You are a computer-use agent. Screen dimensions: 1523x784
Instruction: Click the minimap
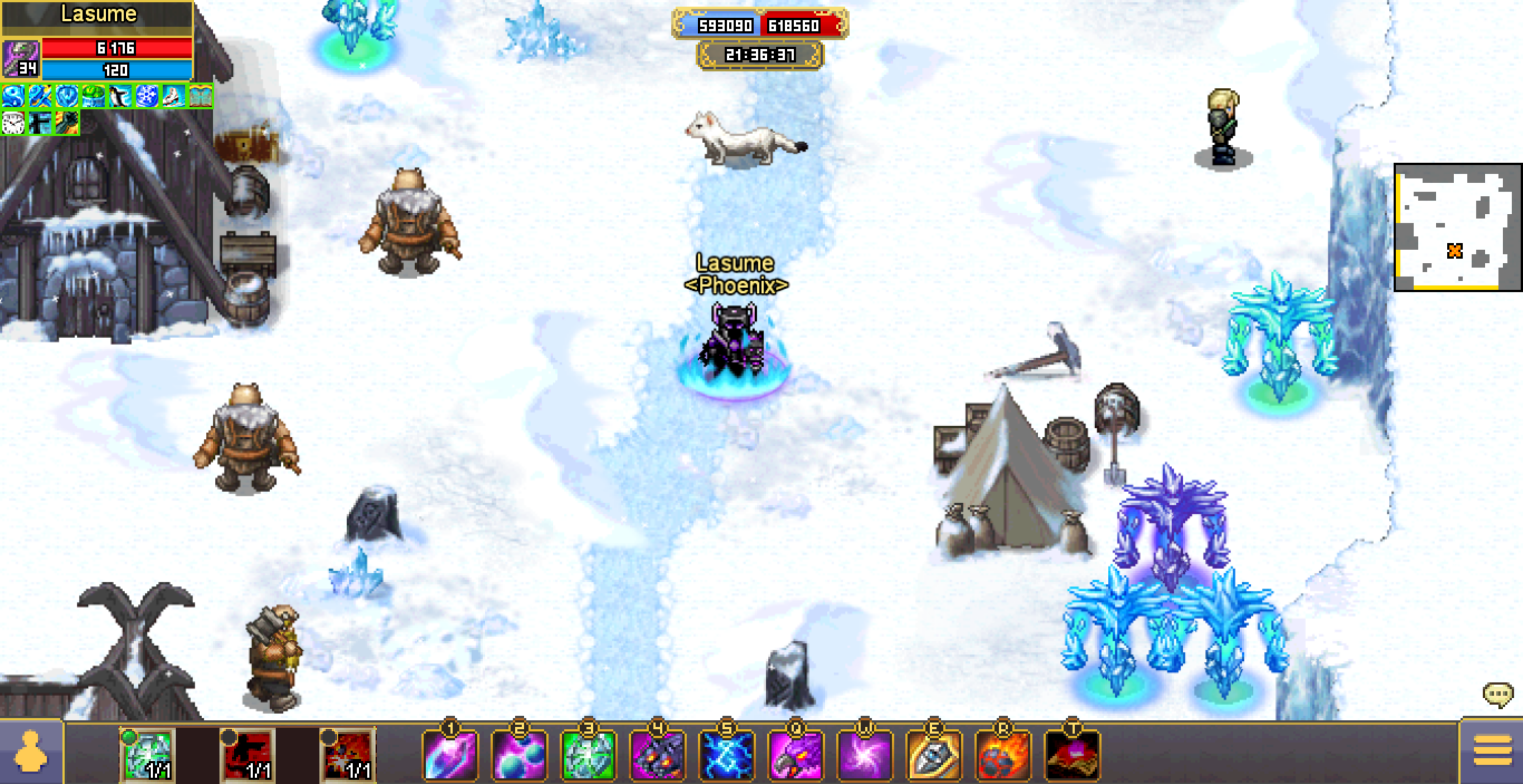1456,228
